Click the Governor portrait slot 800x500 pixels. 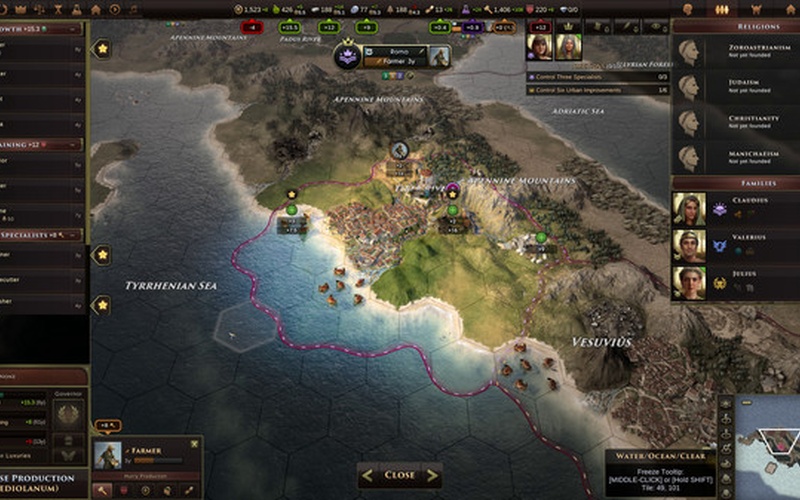(69, 410)
